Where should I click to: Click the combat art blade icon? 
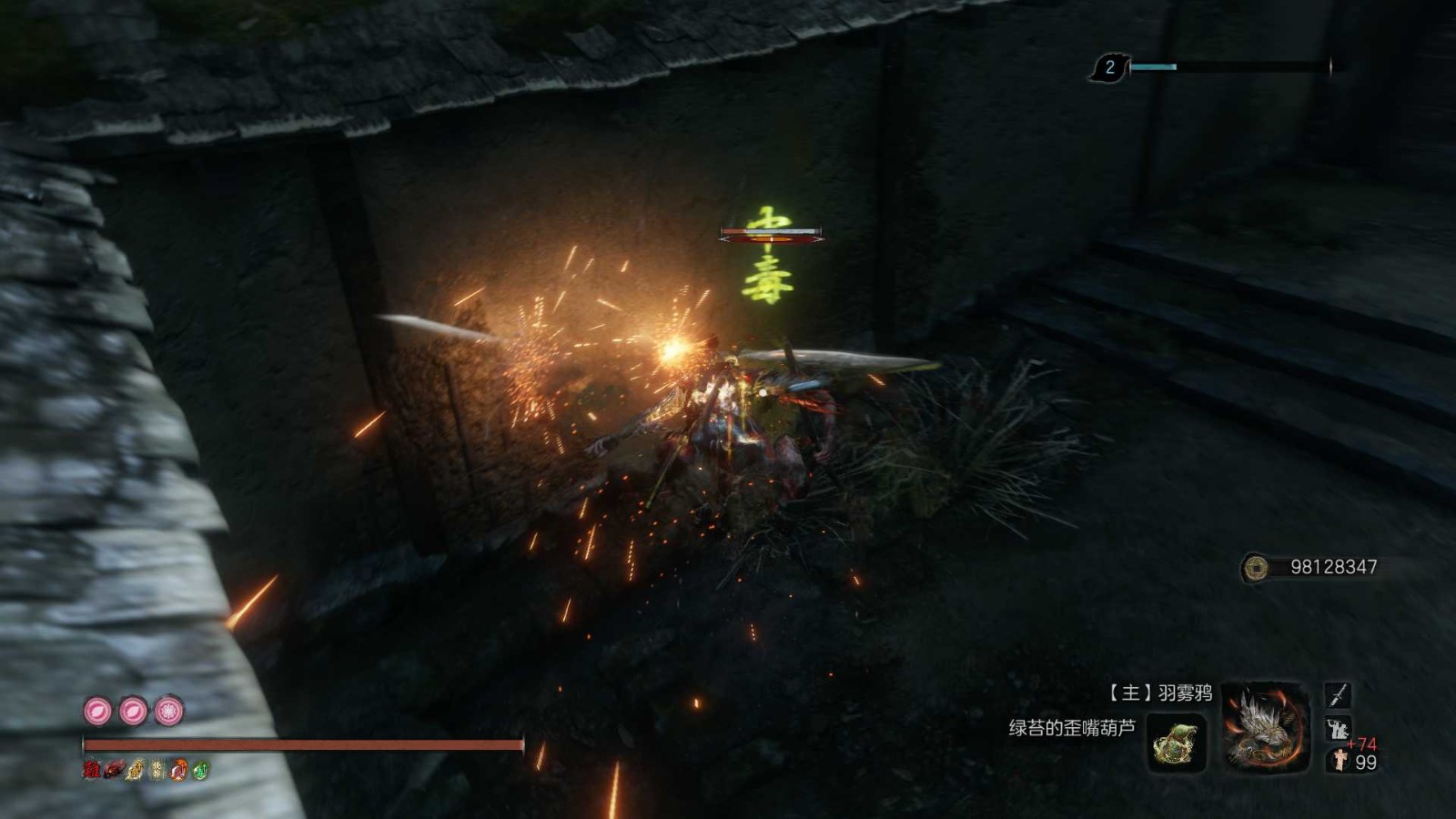(1337, 696)
